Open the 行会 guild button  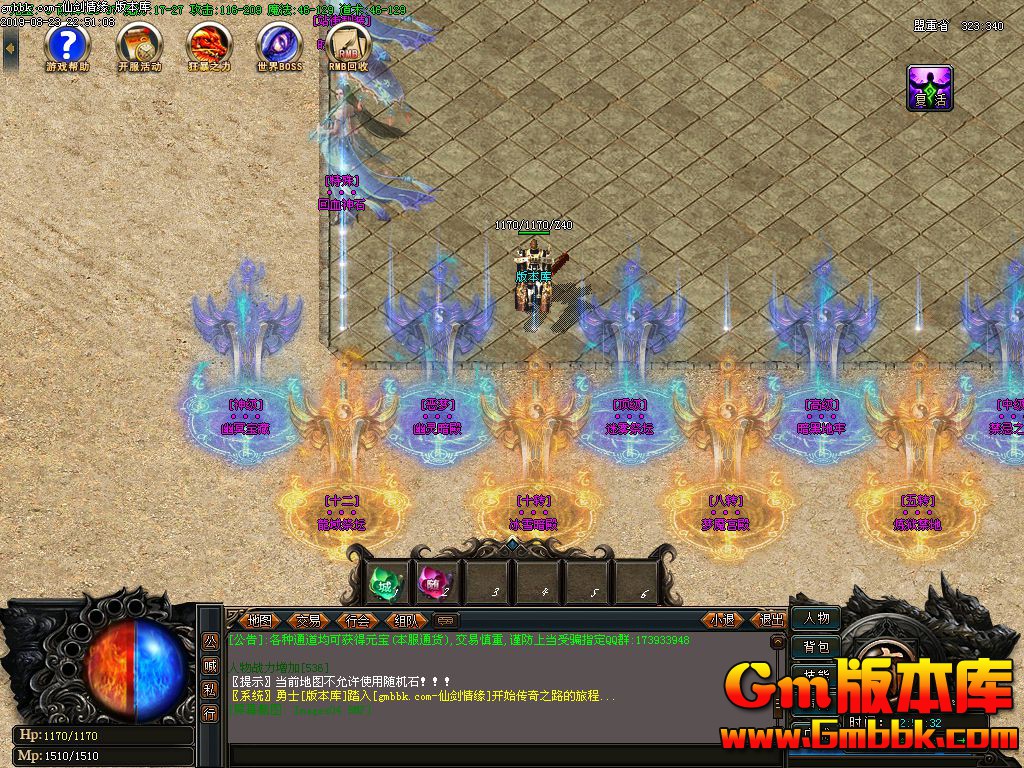coord(357,620)
